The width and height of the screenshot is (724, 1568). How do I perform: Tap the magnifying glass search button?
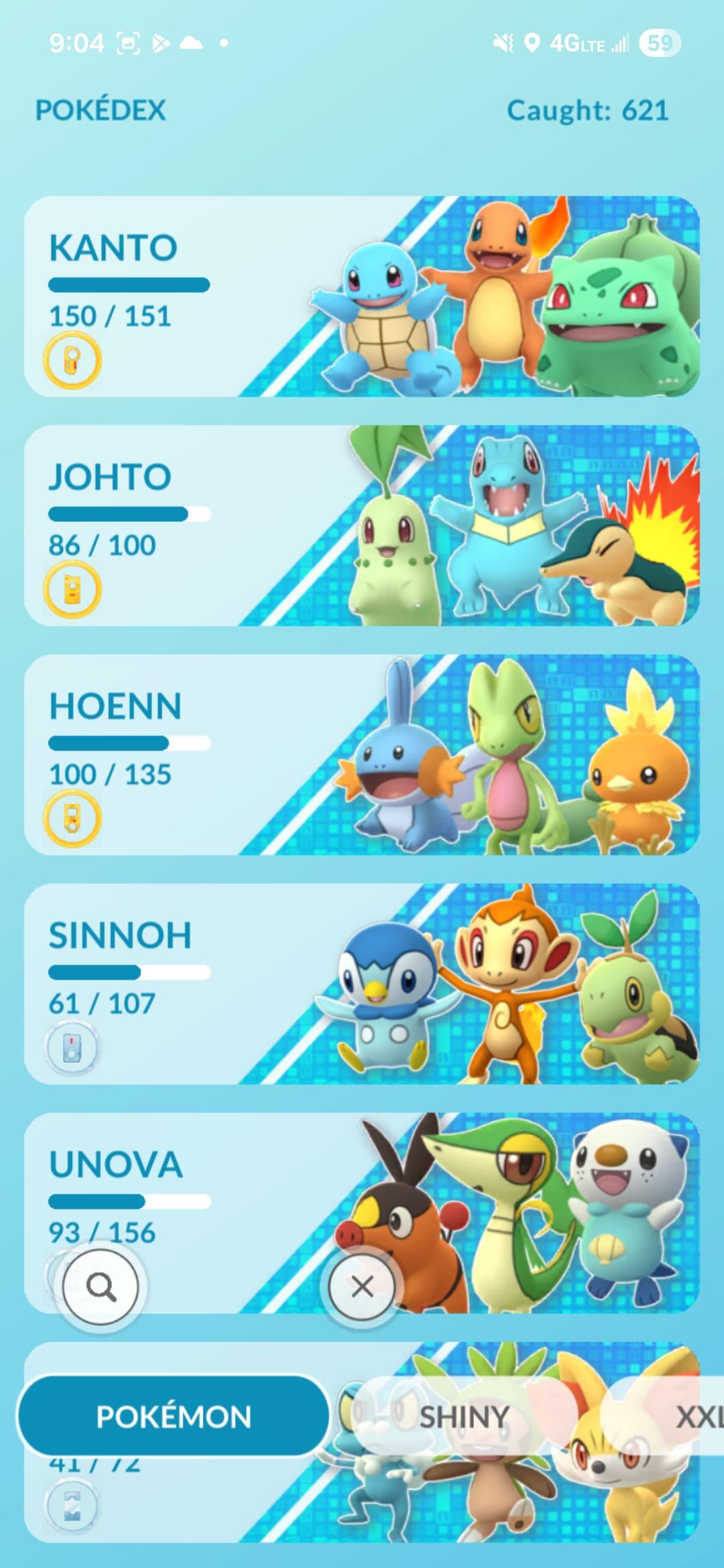coord(101,1287)
